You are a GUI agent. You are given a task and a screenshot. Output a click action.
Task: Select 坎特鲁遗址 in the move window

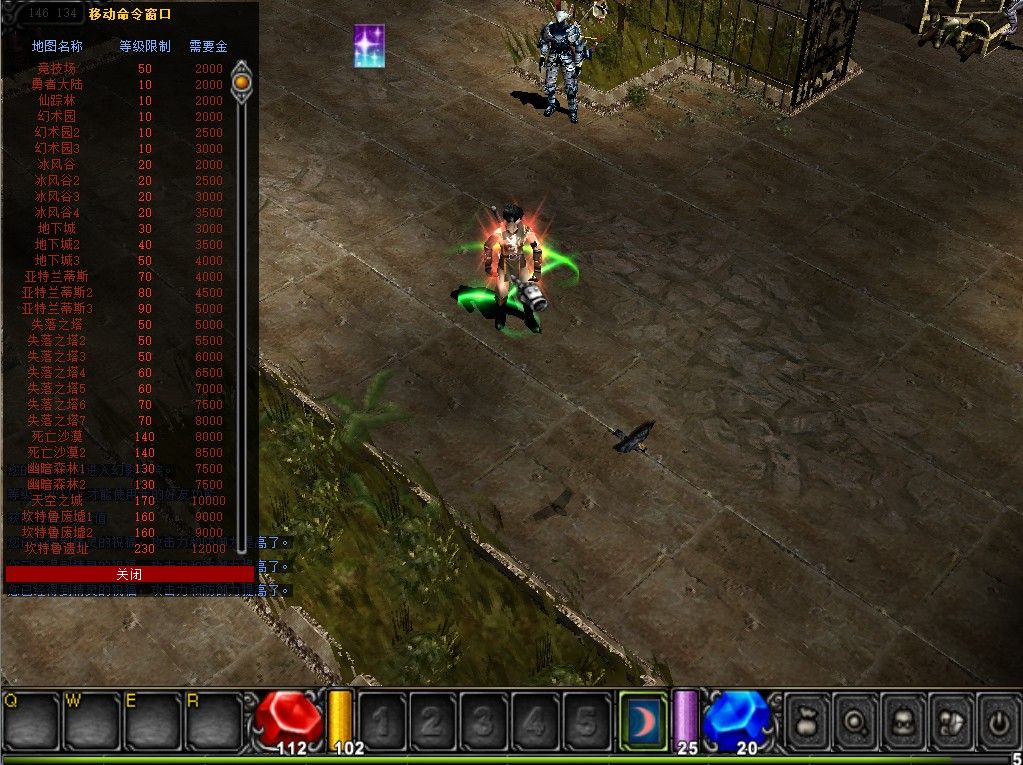coord(57,548)
